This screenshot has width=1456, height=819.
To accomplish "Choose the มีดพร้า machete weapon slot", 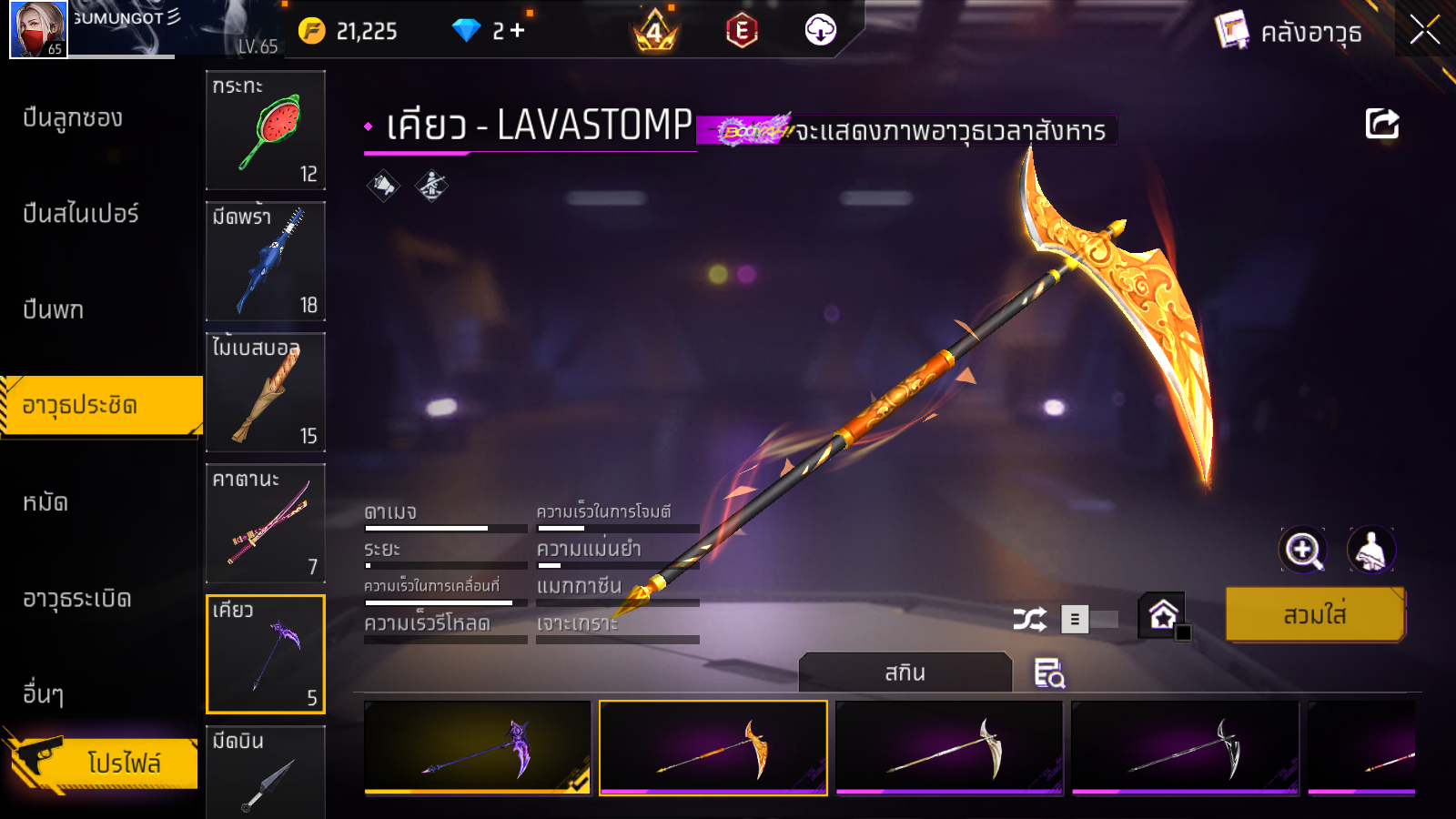I will pyautogui.click(x=266, y=261).
